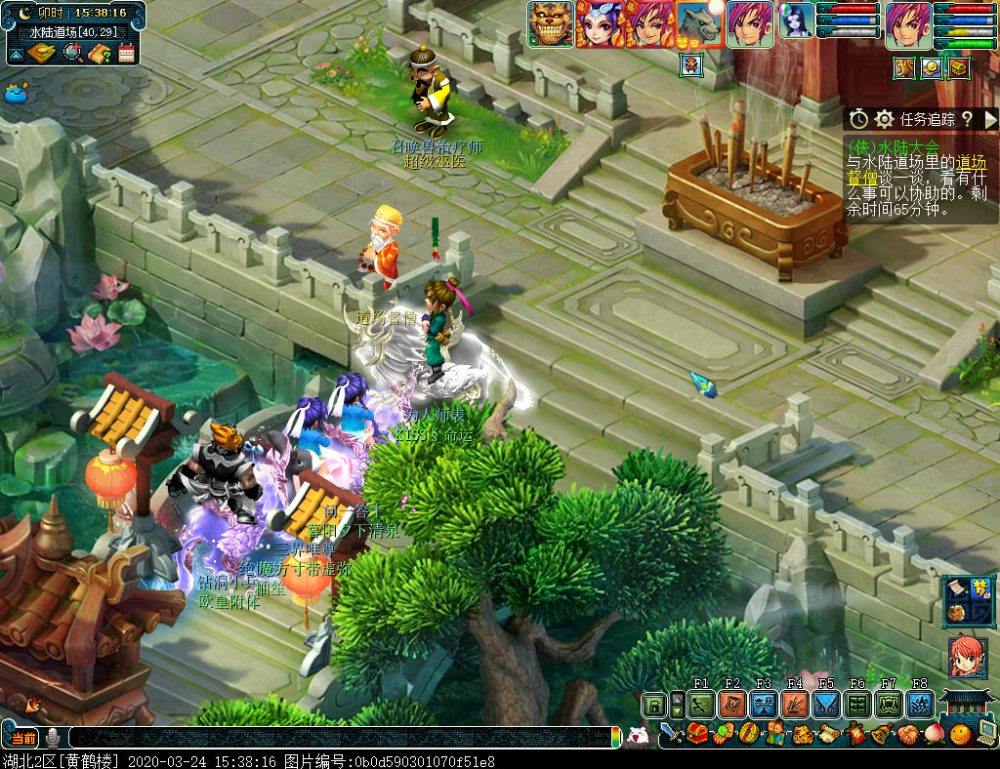1000x769 pixels.
Task: Activate the F5 wings skill
Action: (826, 705)
